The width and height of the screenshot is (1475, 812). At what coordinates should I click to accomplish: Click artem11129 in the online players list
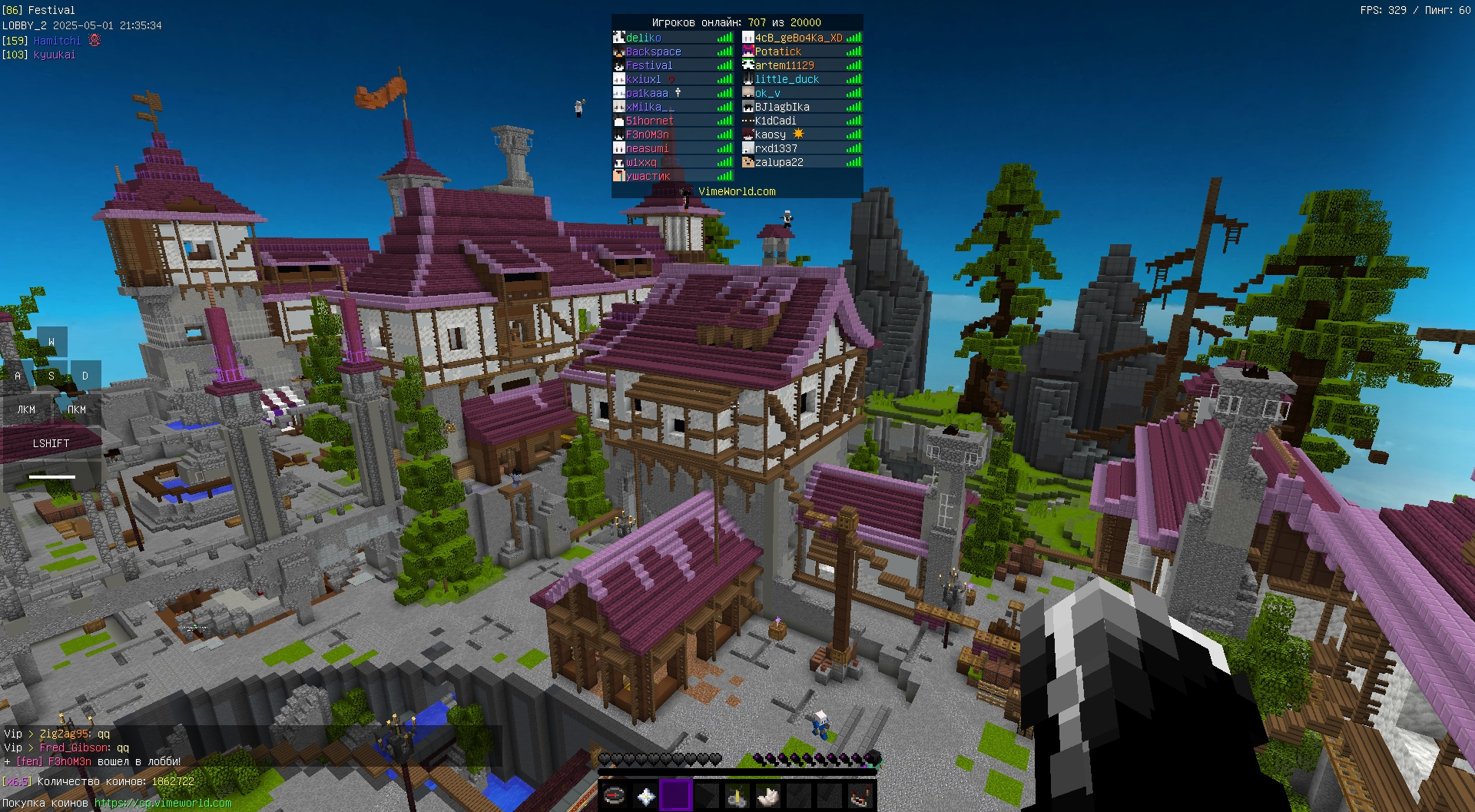784,65
